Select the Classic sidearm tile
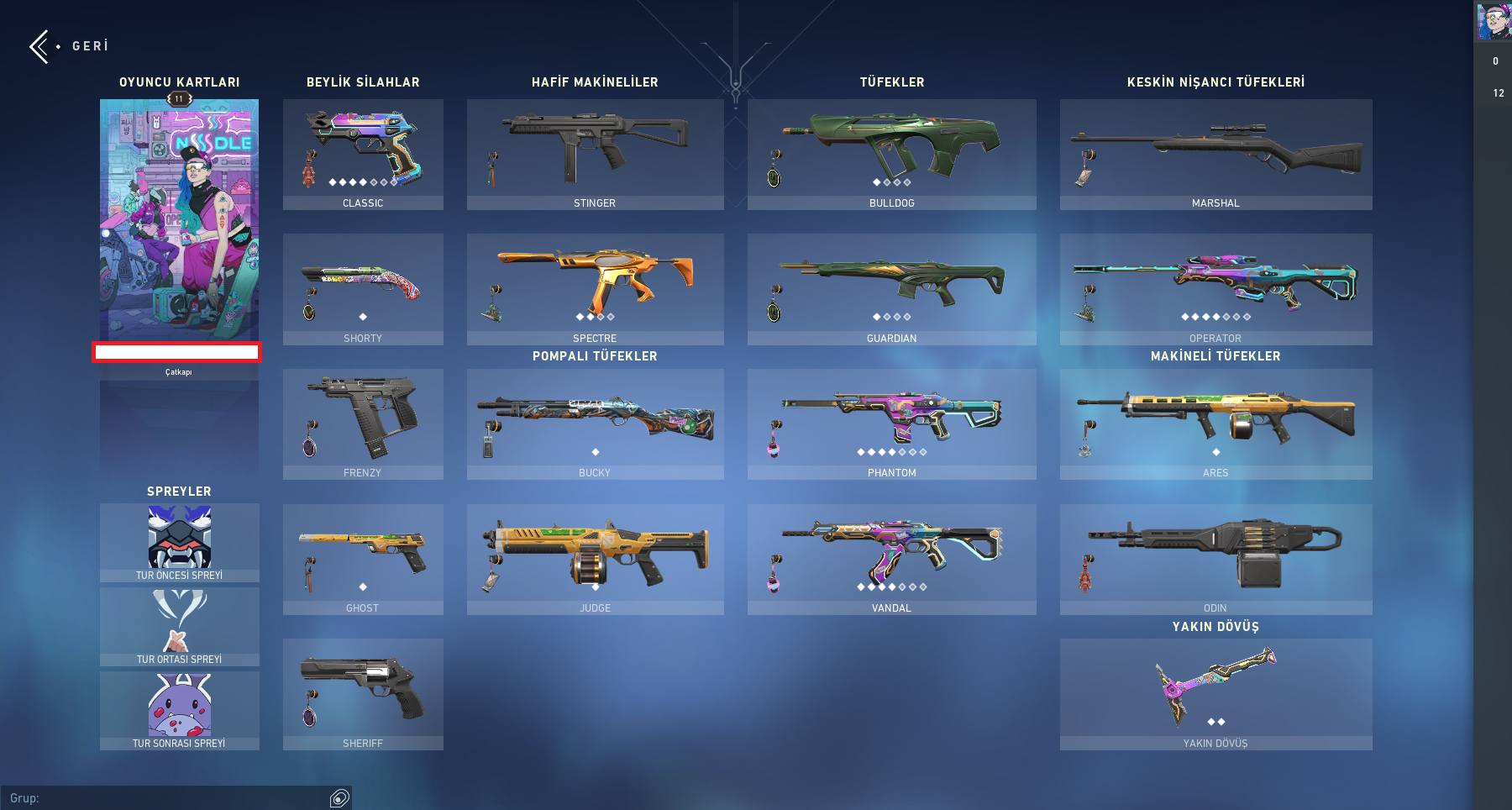The image size is (1512, 810). pos(363,154)
